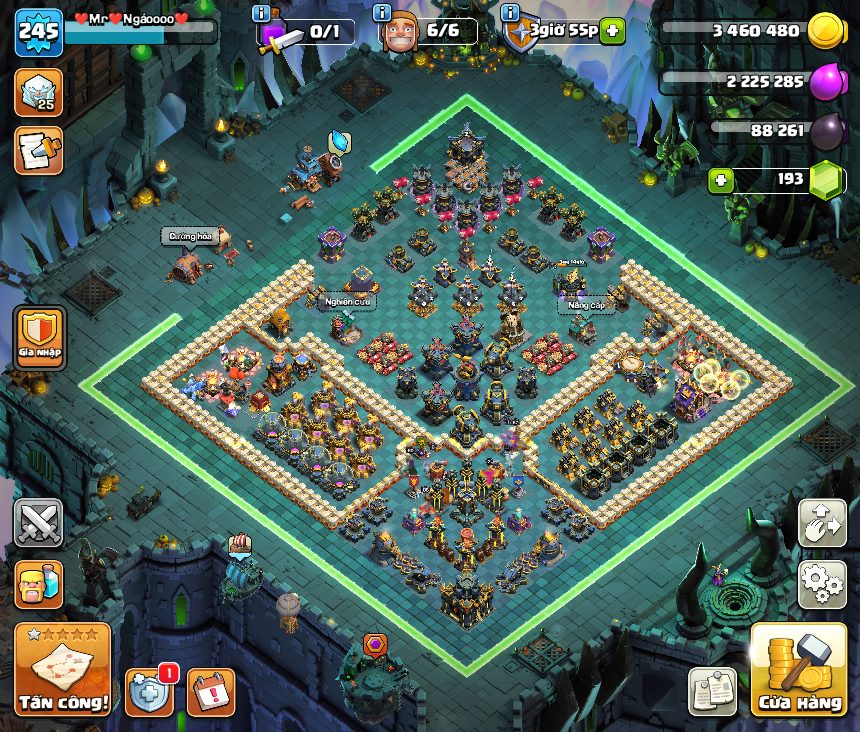Image resolution: width=860 pixels, height=732 pixels.
Task: Open the layout editor arrows button
Action: (822, 523)
